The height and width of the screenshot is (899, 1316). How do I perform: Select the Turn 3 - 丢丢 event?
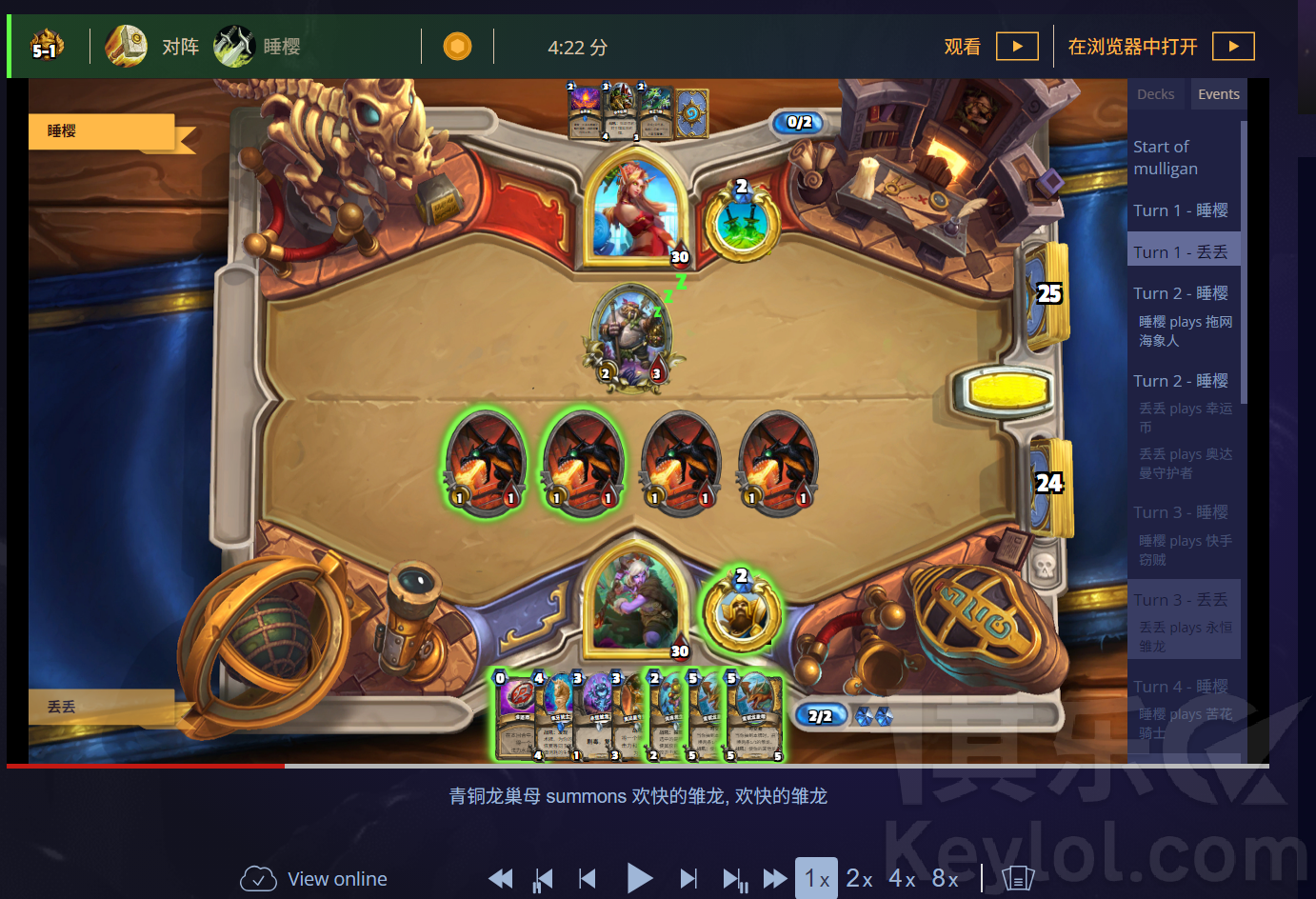pyautogui.click(x=1180, y=600)
